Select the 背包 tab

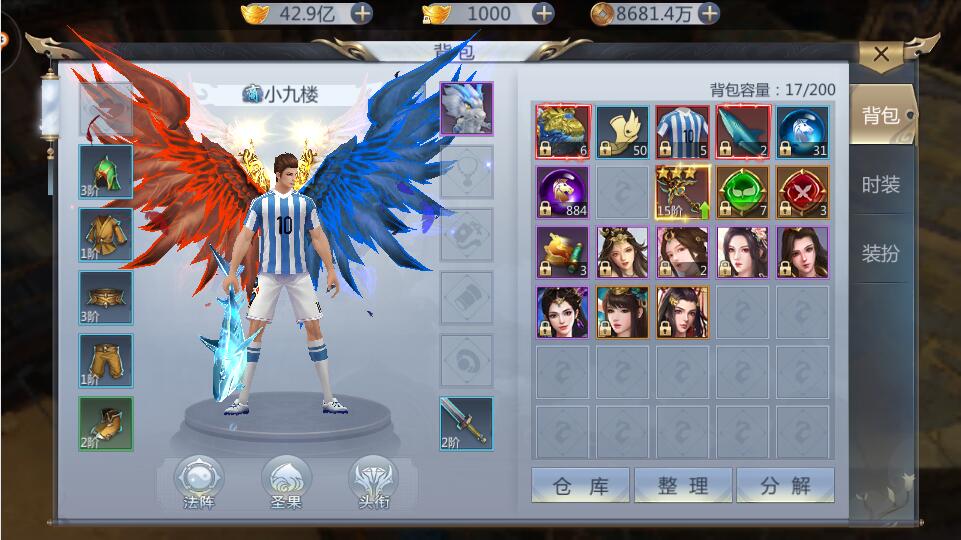tap(880, 116)
